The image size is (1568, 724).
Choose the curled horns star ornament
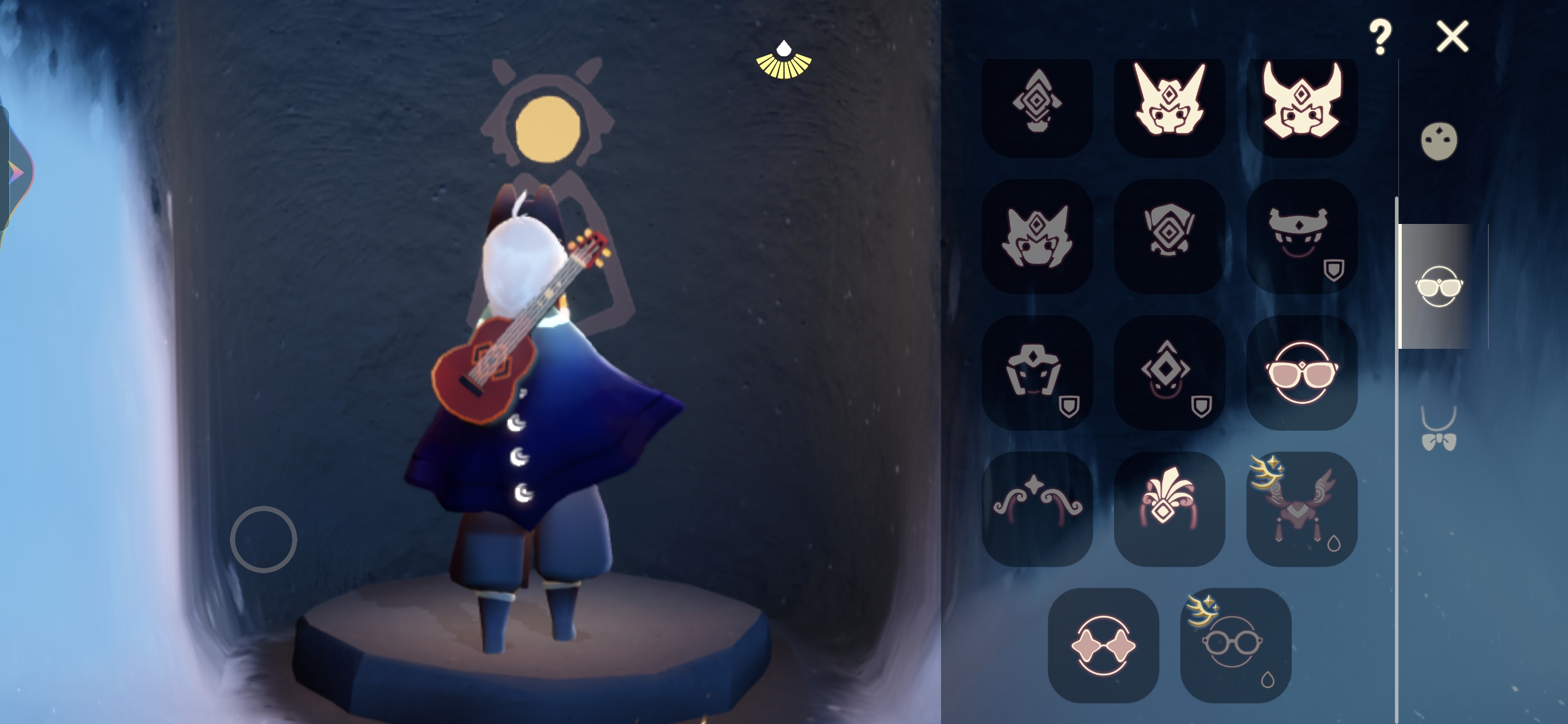[x=1037, y=509]
